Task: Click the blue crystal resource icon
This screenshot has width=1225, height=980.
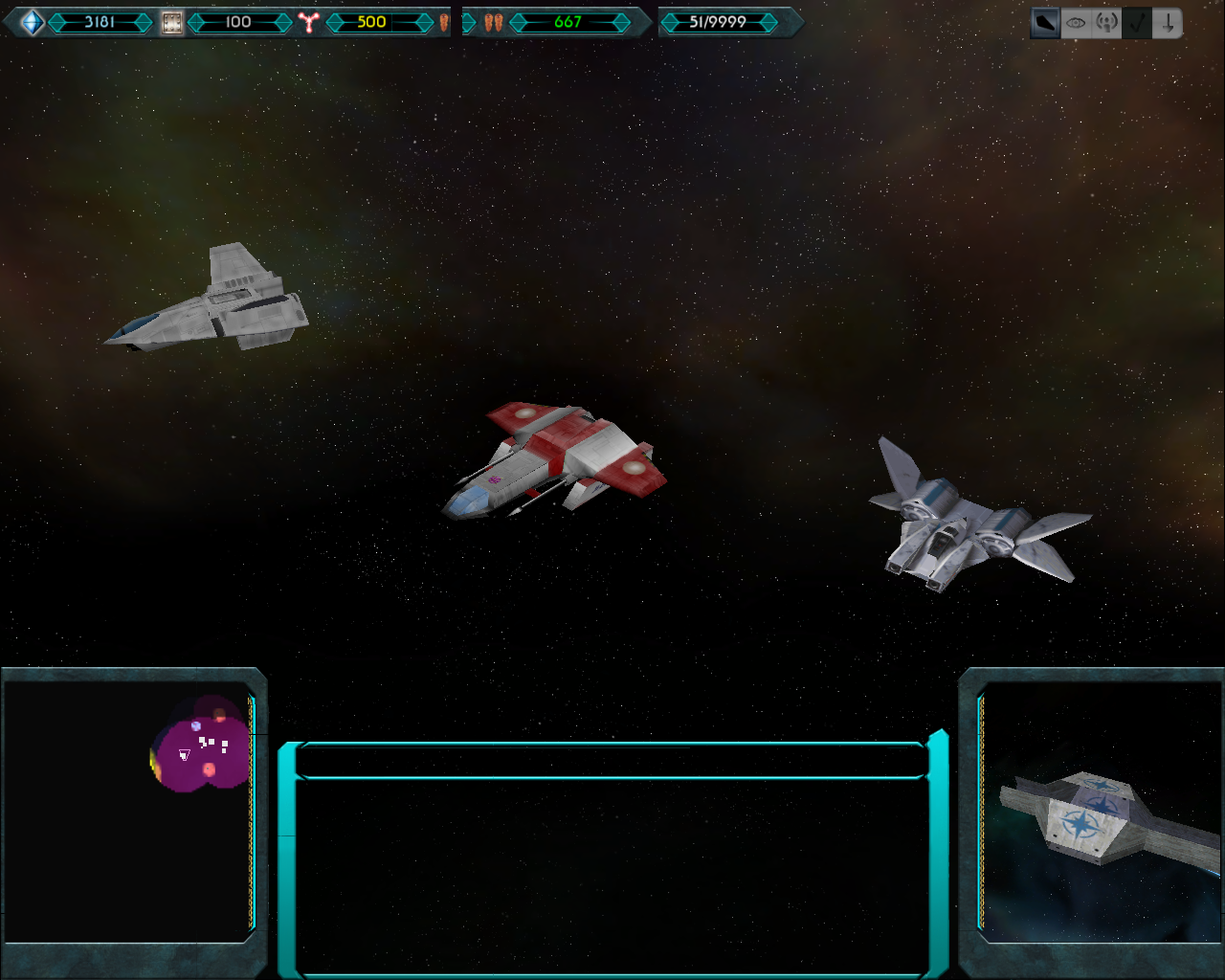Action: [32, 22]
